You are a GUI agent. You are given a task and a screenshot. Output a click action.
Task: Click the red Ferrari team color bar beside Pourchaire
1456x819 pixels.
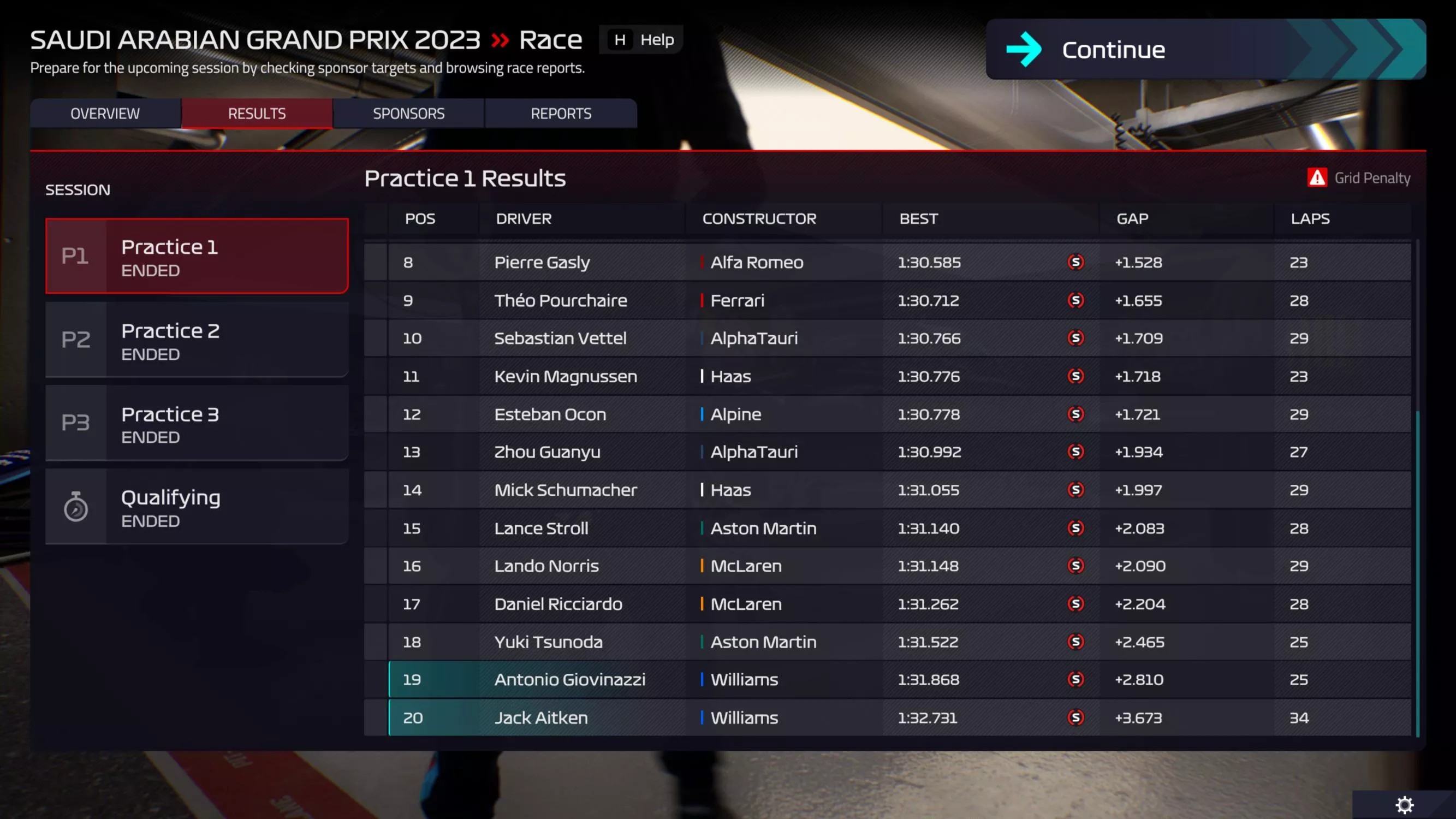pyautogui.click(x=703, y=300)
